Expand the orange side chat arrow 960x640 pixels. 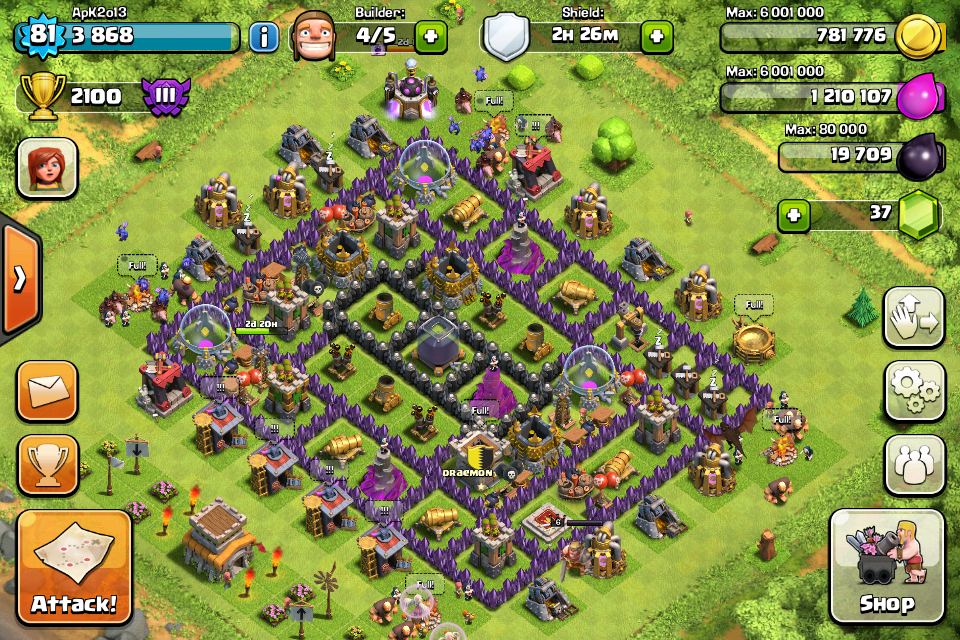point(19,278)
